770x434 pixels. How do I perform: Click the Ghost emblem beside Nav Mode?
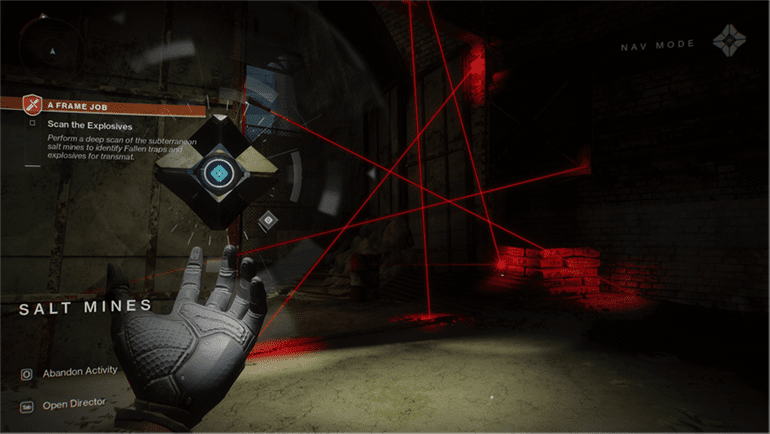point(729,43)
